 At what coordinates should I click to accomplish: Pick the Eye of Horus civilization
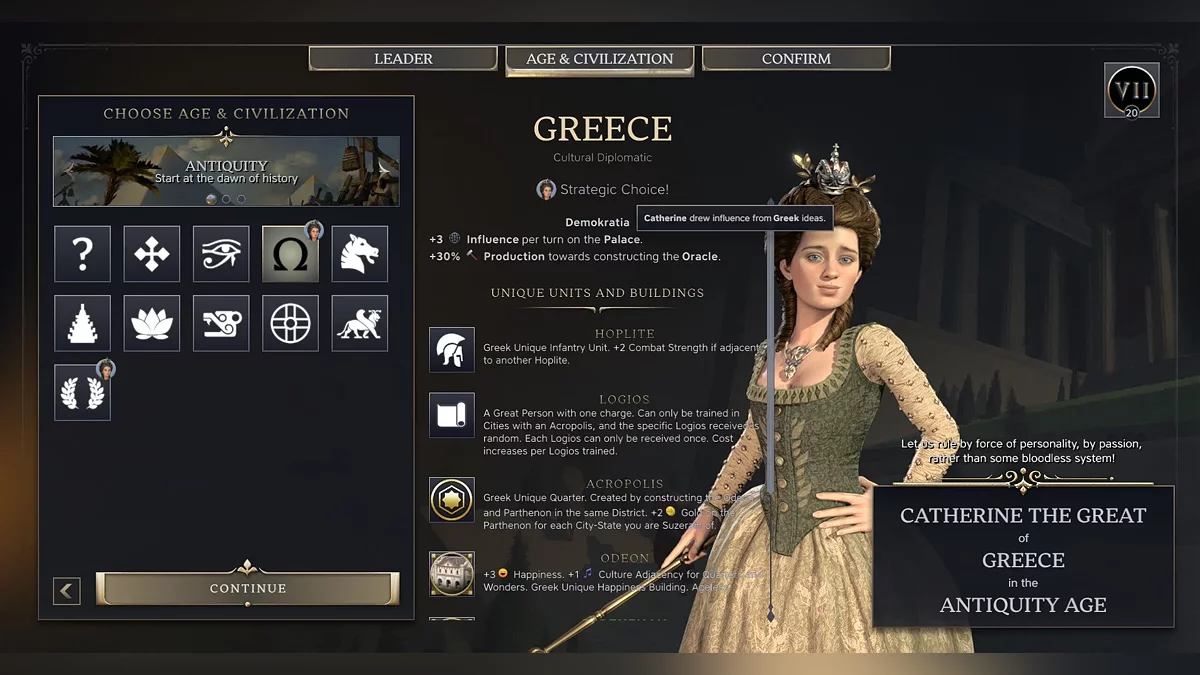pos(221,254)
